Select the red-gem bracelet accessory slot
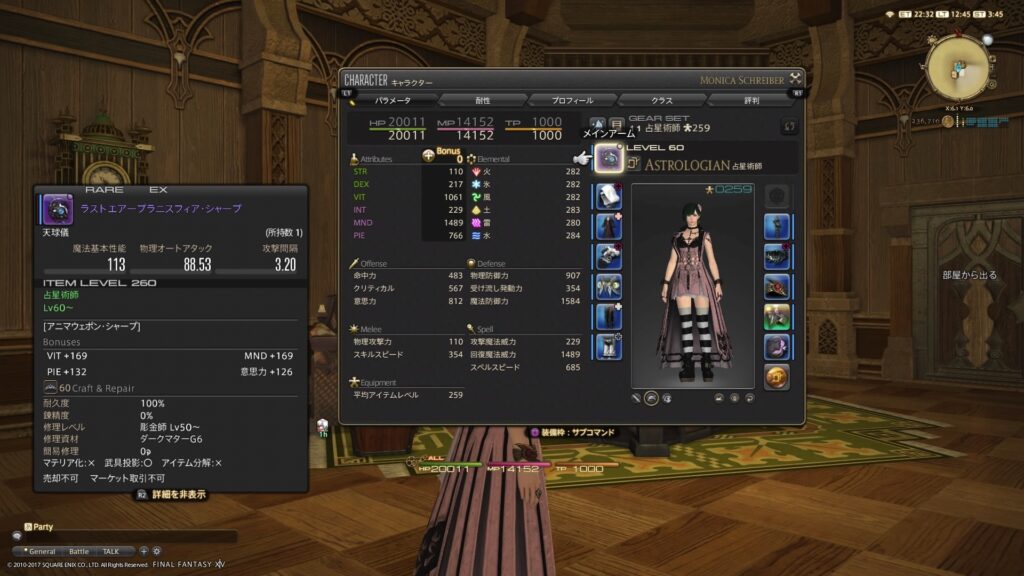Screen dimensions: 1024x576 777,287
